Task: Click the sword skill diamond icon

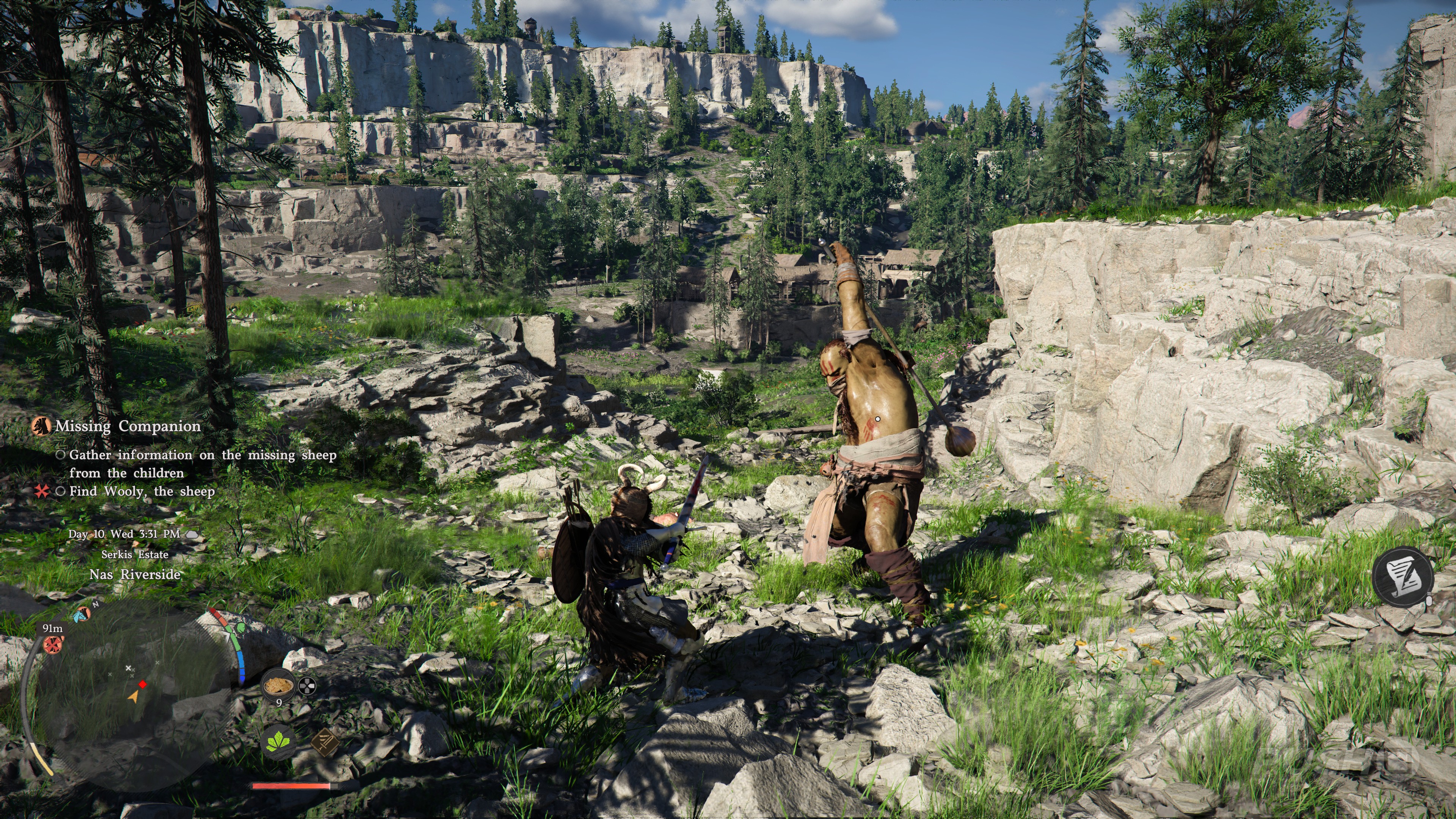Action: [x=325, y=742]
